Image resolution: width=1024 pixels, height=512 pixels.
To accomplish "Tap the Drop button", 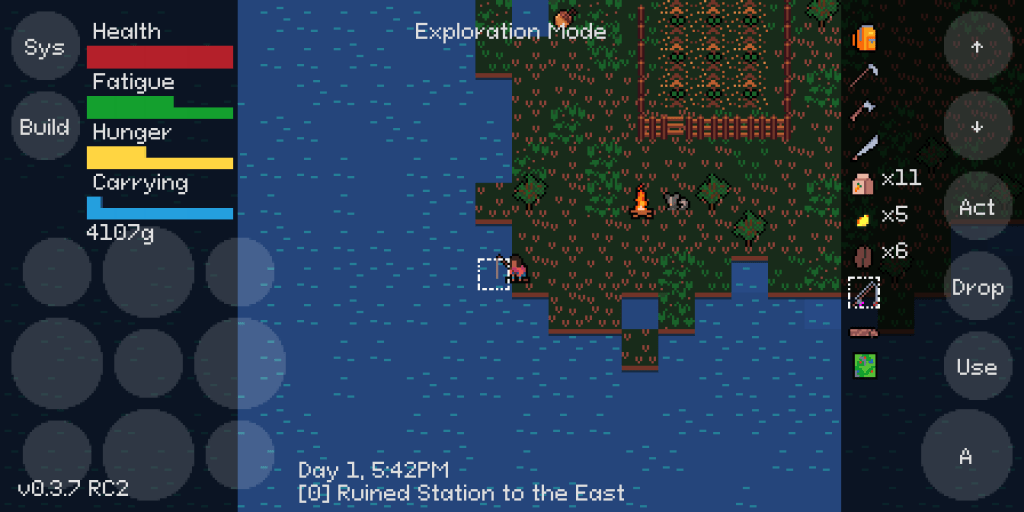I will pos(977,287).
